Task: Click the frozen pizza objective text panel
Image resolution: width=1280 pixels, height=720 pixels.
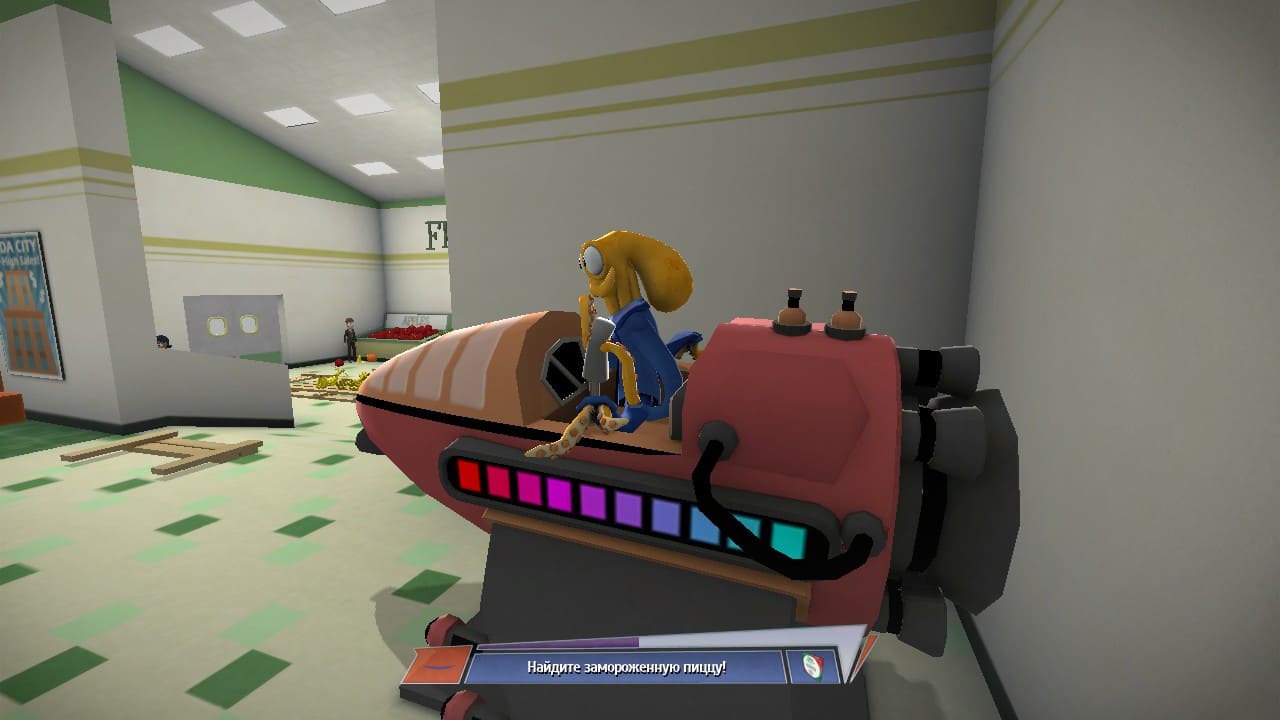Action: click(x=625, y=667)
